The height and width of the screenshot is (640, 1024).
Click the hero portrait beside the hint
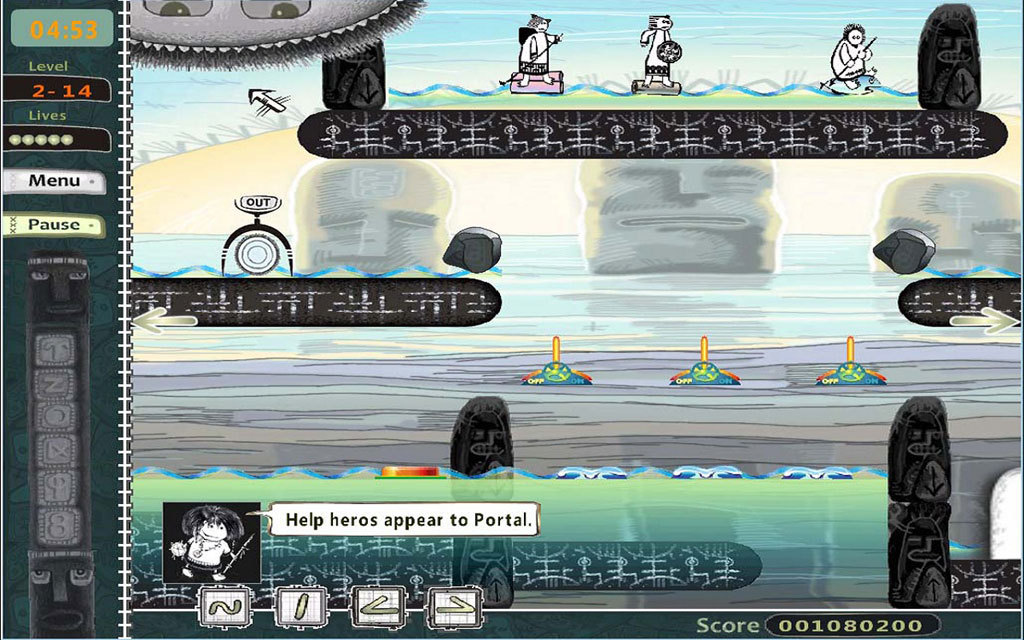[211, 543]
